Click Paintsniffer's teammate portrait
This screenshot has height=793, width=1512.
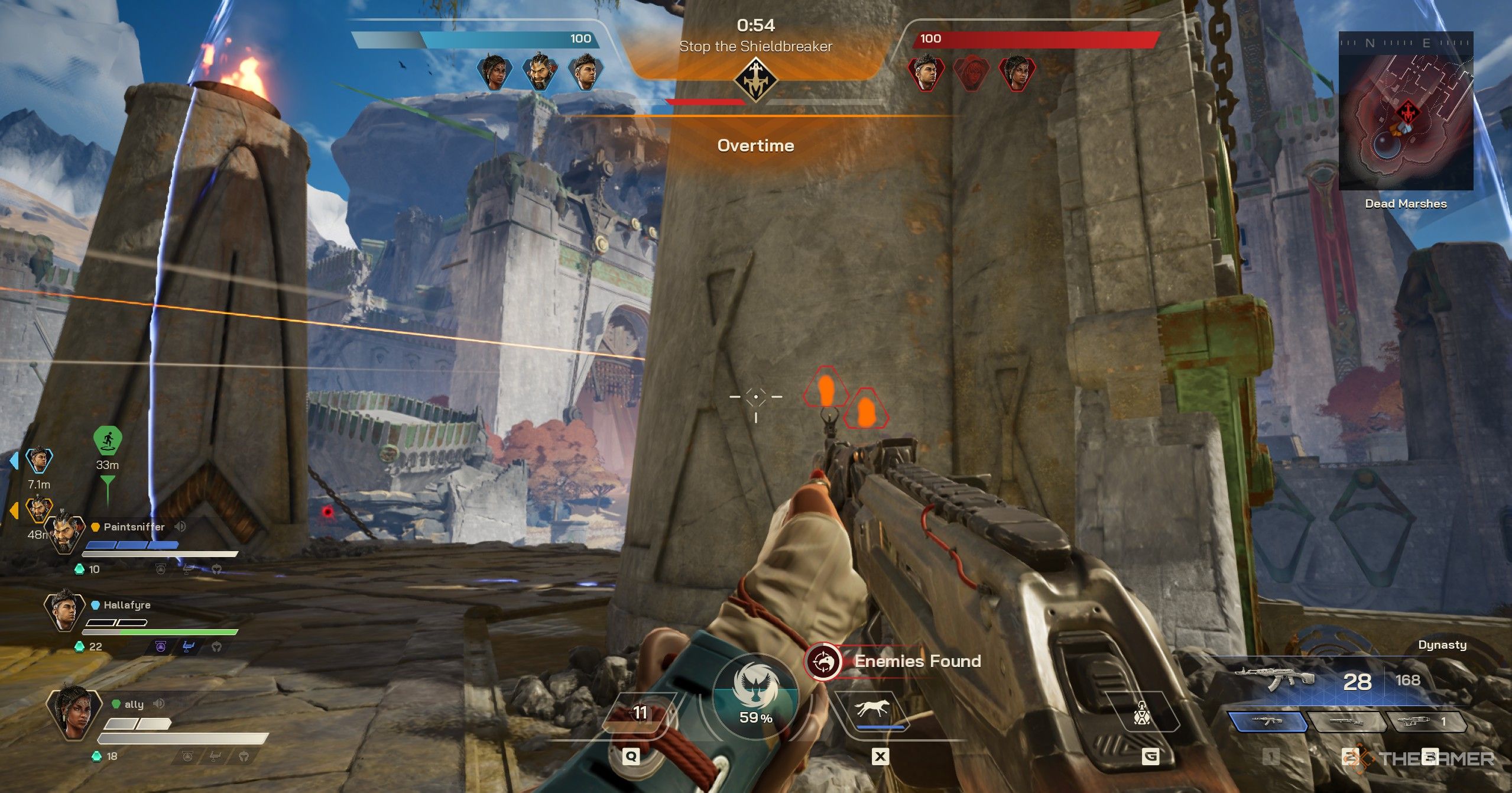pos(64,533)
